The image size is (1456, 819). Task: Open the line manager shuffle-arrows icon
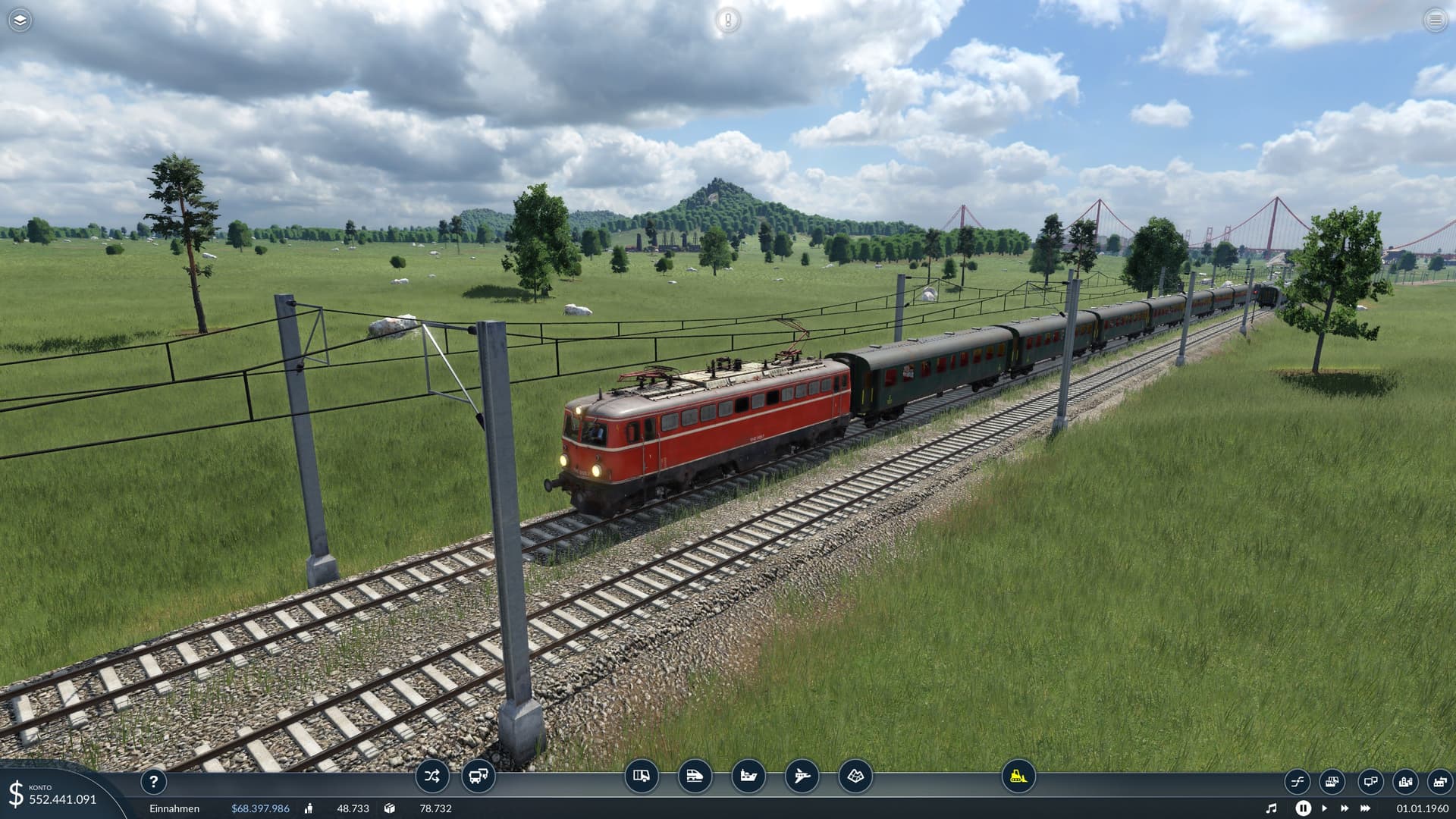click(x=432, y=776)
